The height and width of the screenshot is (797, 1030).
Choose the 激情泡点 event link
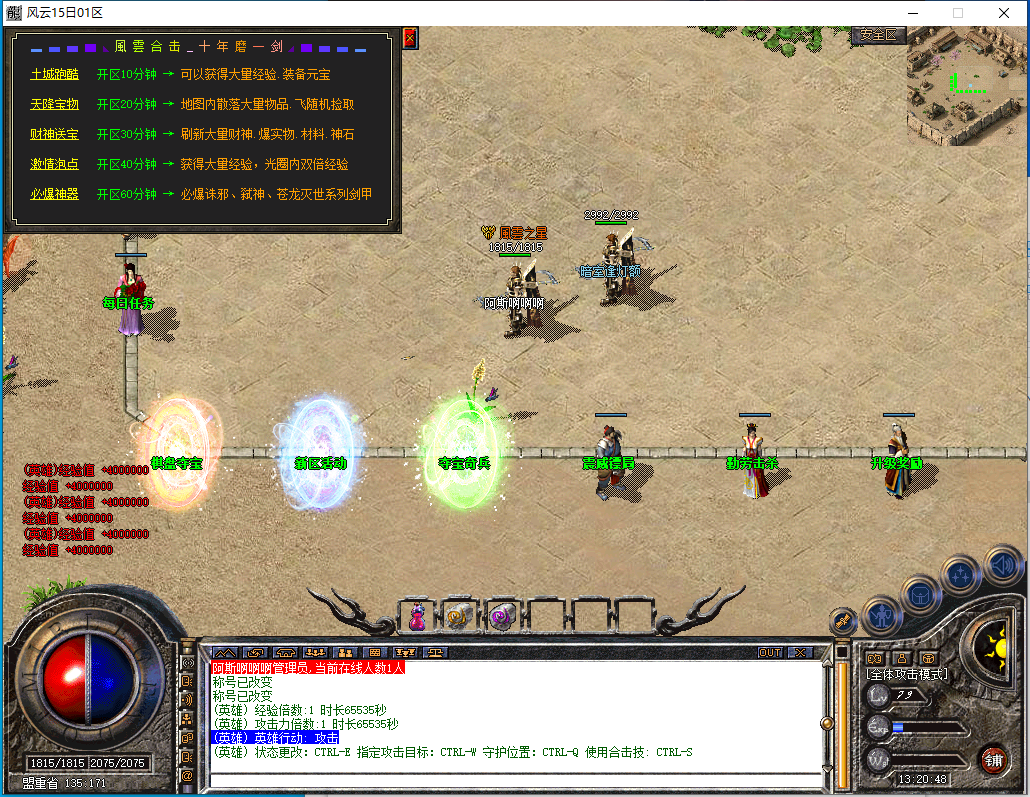point(54,164)
